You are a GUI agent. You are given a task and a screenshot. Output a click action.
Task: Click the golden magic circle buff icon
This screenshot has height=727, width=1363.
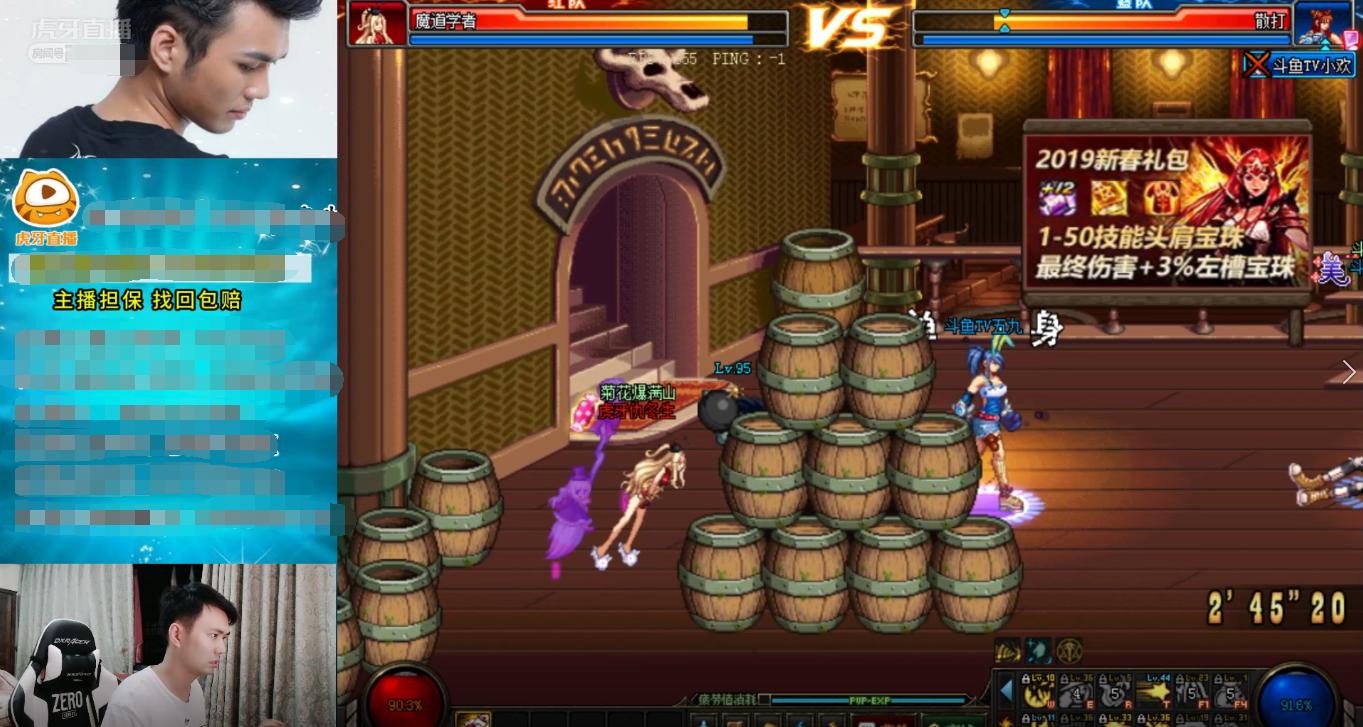(x=1069, y=651)
